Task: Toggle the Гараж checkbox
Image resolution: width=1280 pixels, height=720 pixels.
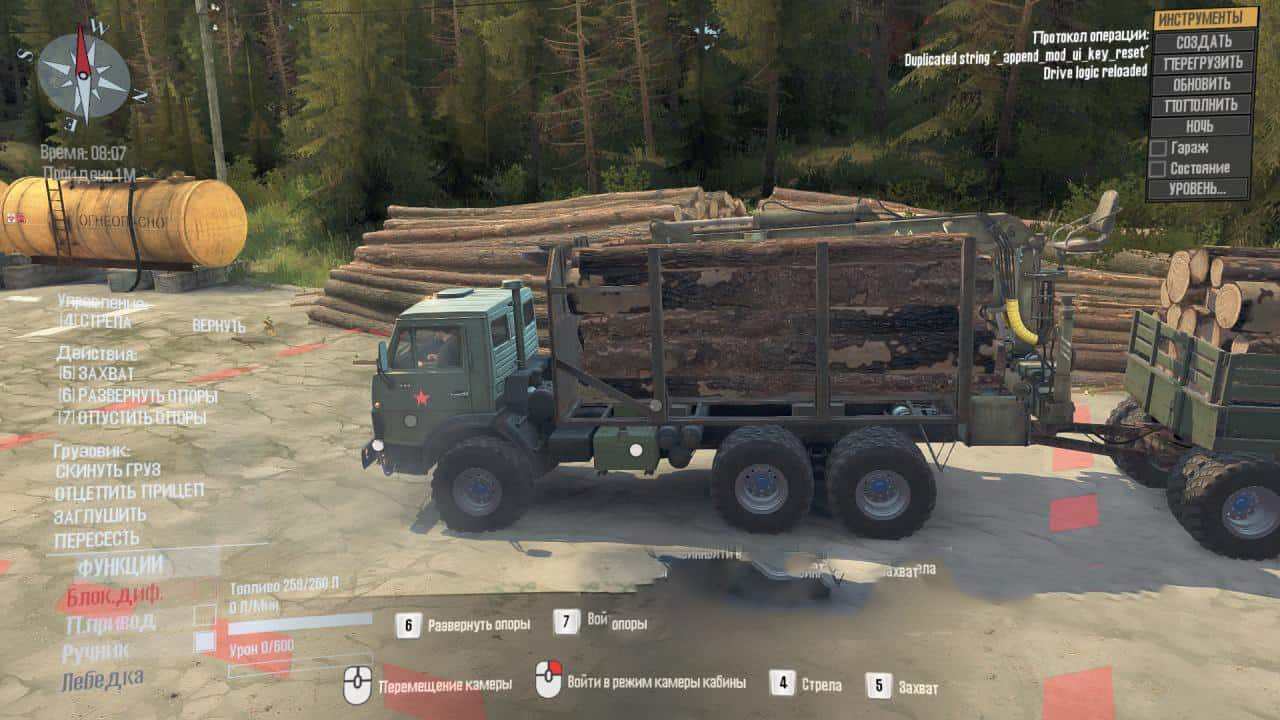Action: (x=1158, y=148)
